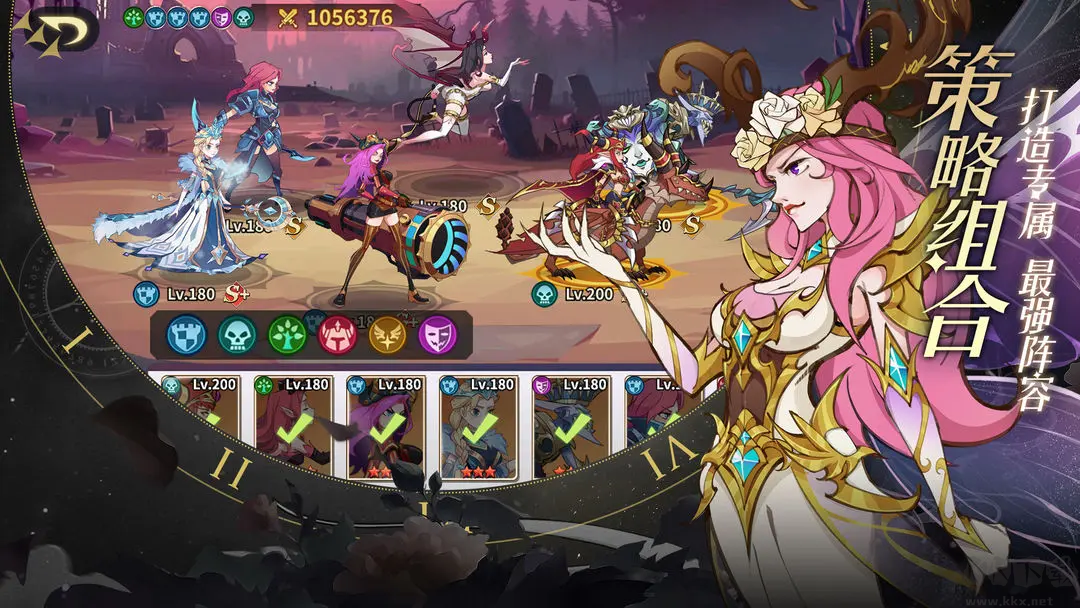Filter heroes by blue castle faction

pos(187,335)
